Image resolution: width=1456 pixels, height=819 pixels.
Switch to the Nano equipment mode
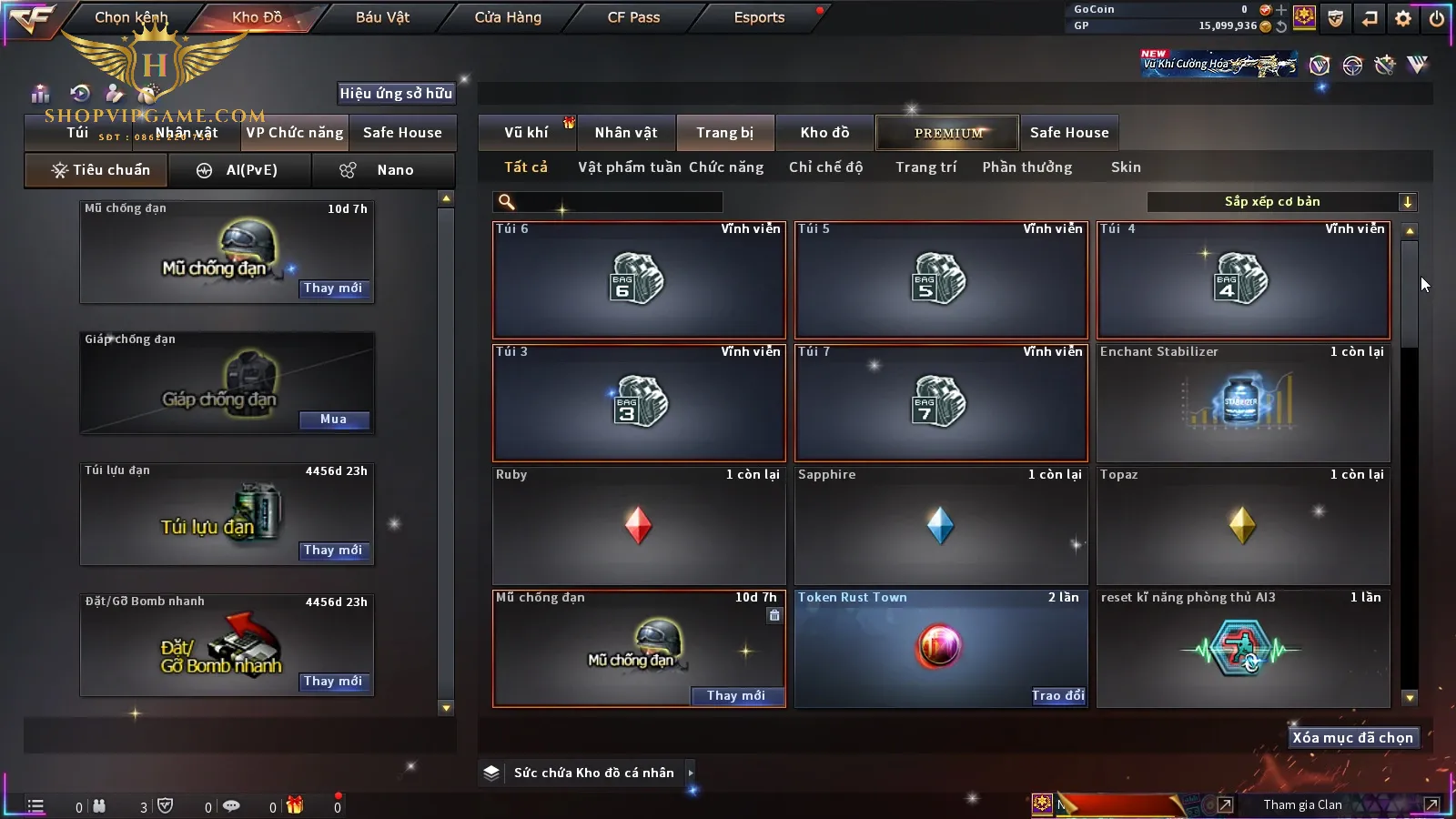pyautogui.click(x=383, y=170)
